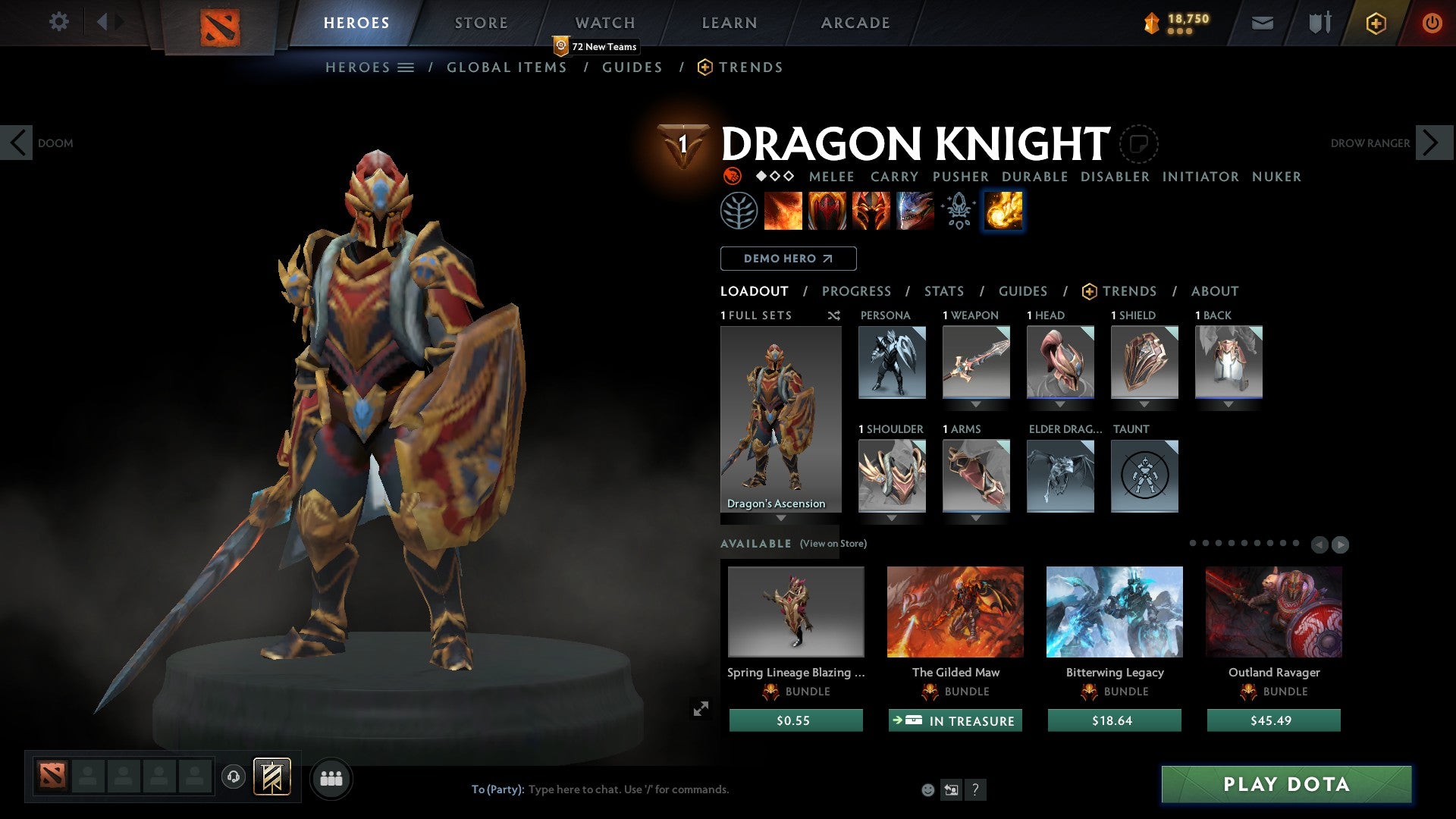Open the emoticon picker near the chat box

927,789
